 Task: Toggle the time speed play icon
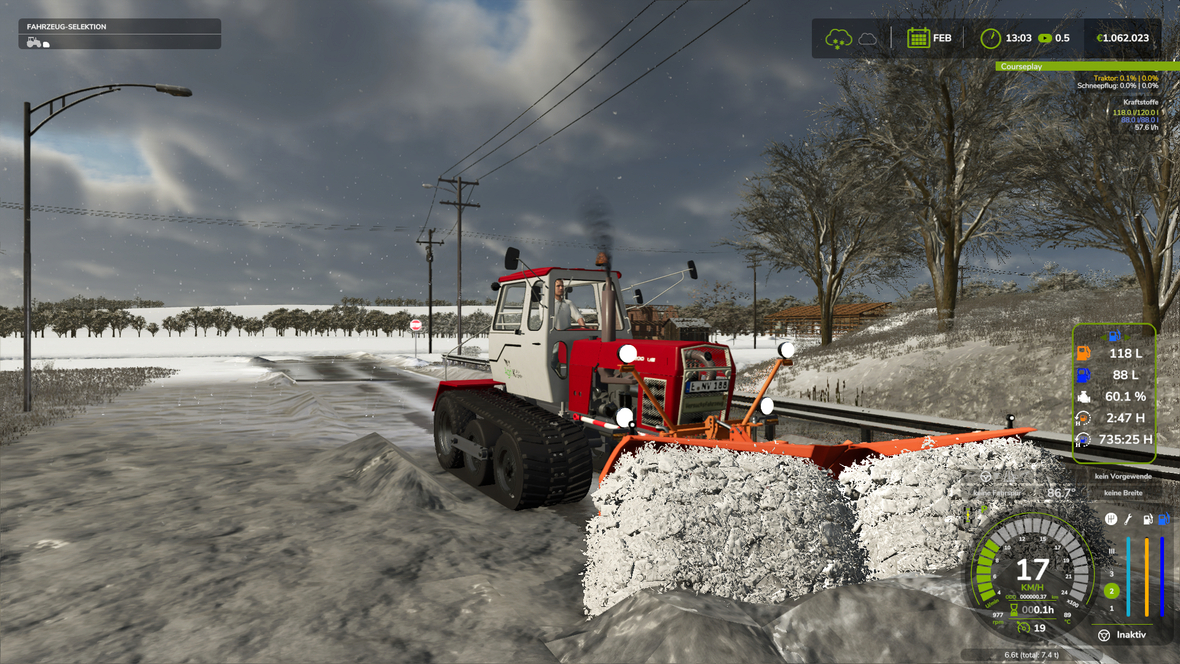point(1045,38)
